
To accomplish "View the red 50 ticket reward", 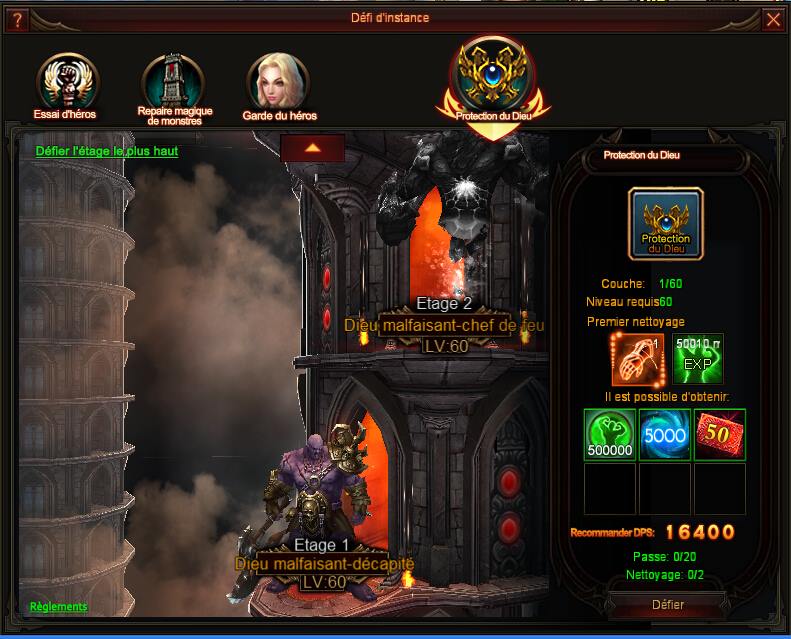I will click(x=720, y=436).
